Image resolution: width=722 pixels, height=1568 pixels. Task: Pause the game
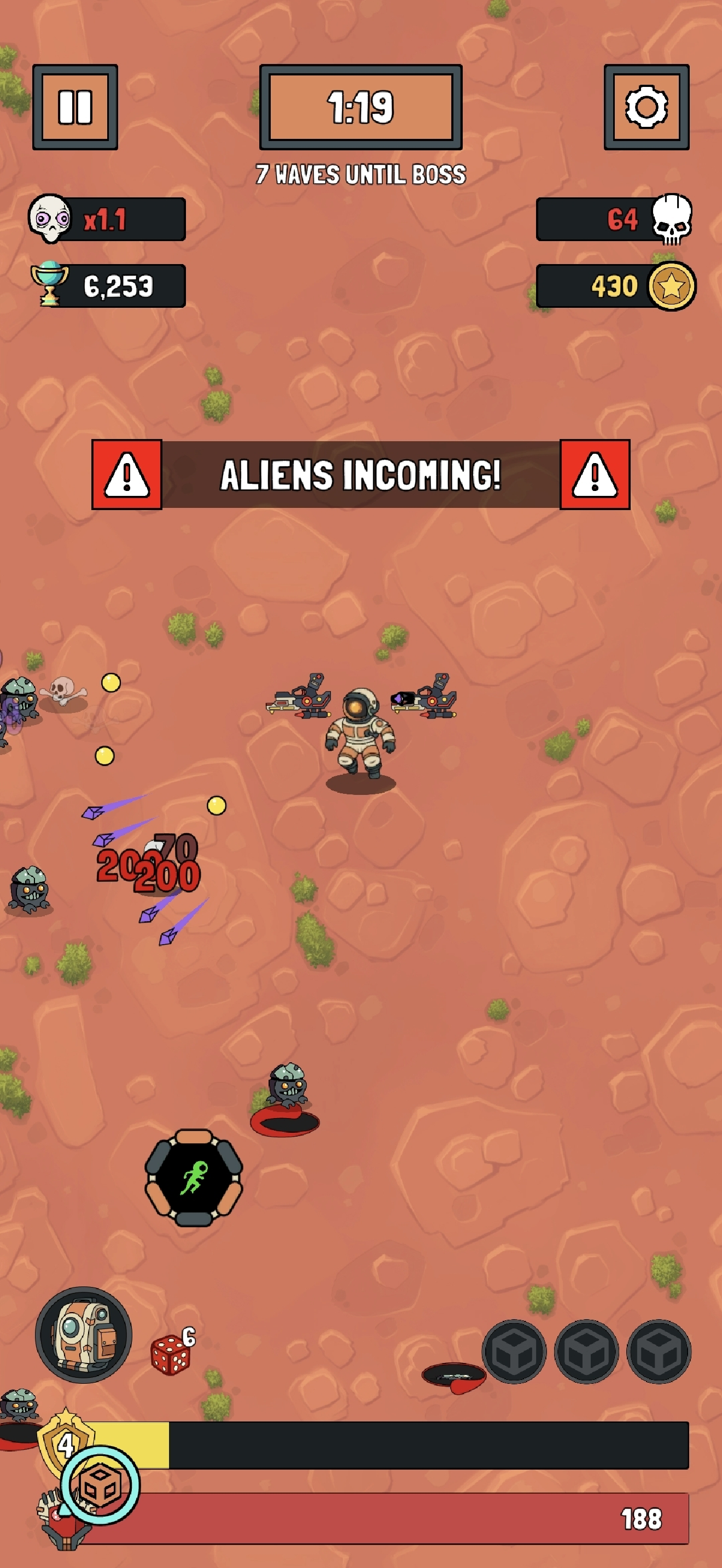pyautogui.click(x=74, y=108)
